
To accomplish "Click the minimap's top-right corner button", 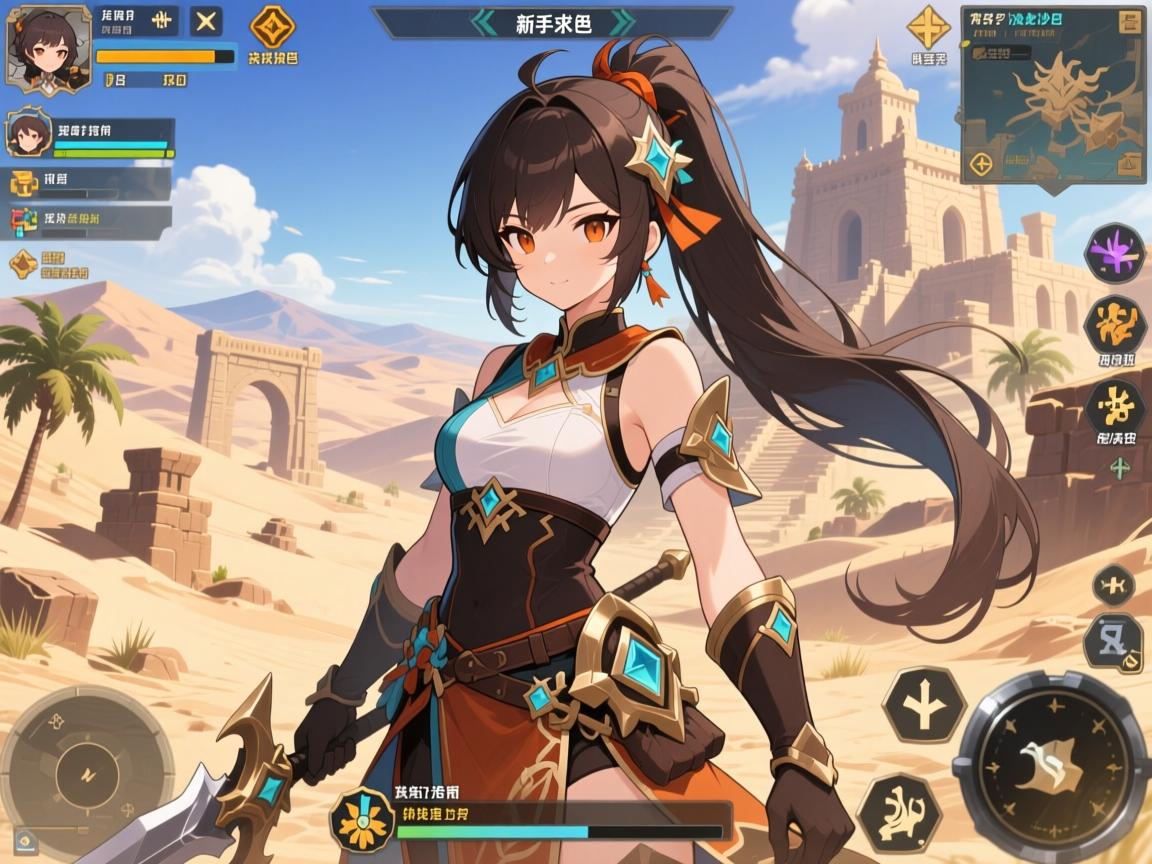I will (1131, 23).
